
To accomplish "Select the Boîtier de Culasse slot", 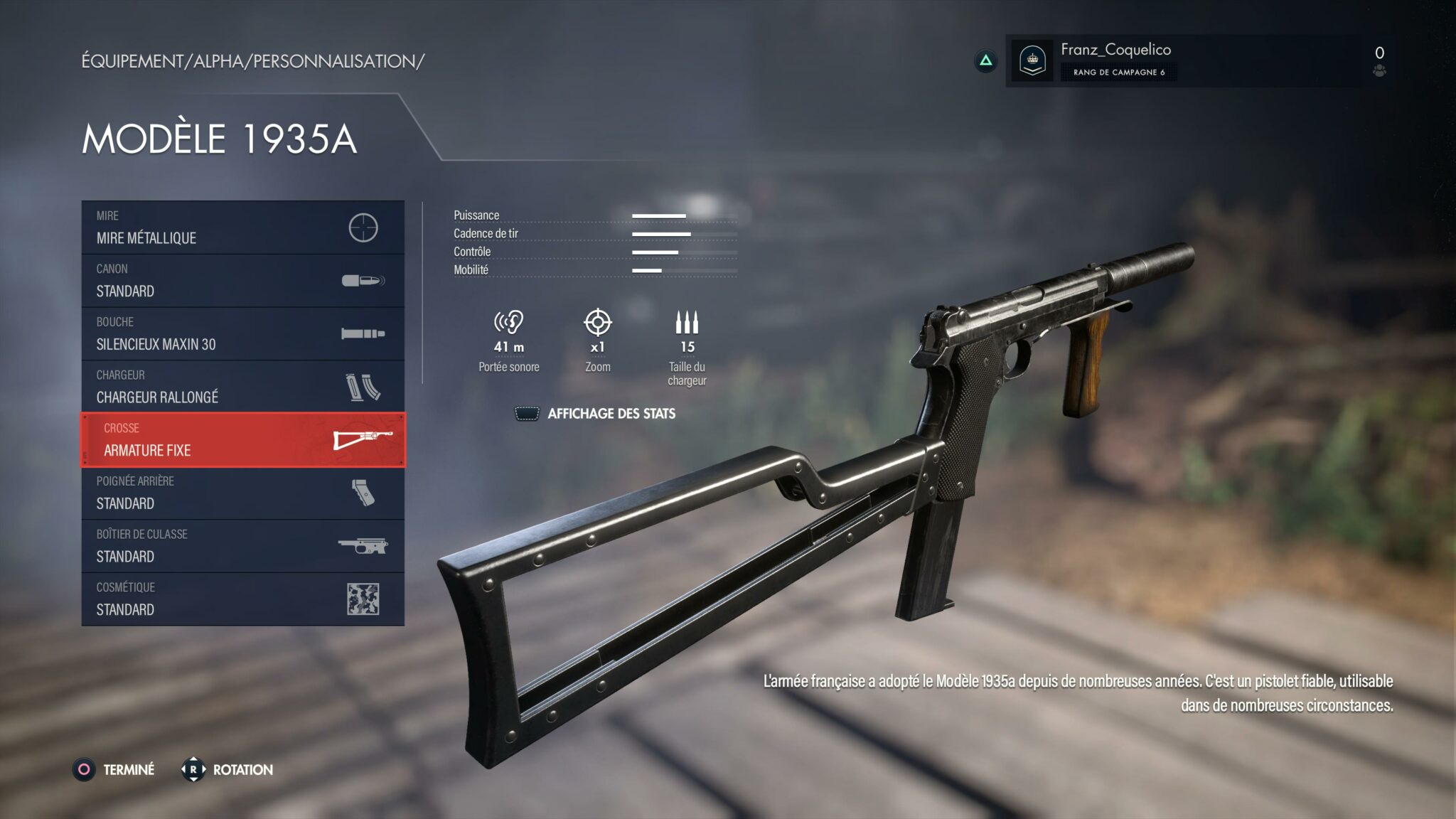I will point(242,546).
